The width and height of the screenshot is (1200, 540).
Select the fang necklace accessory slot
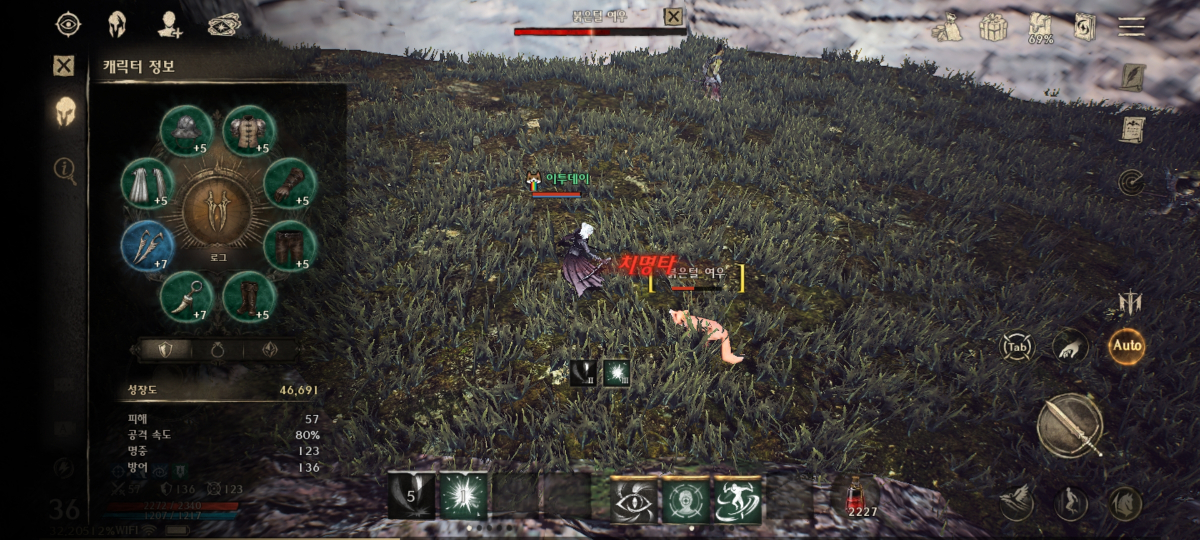(187, 297)
